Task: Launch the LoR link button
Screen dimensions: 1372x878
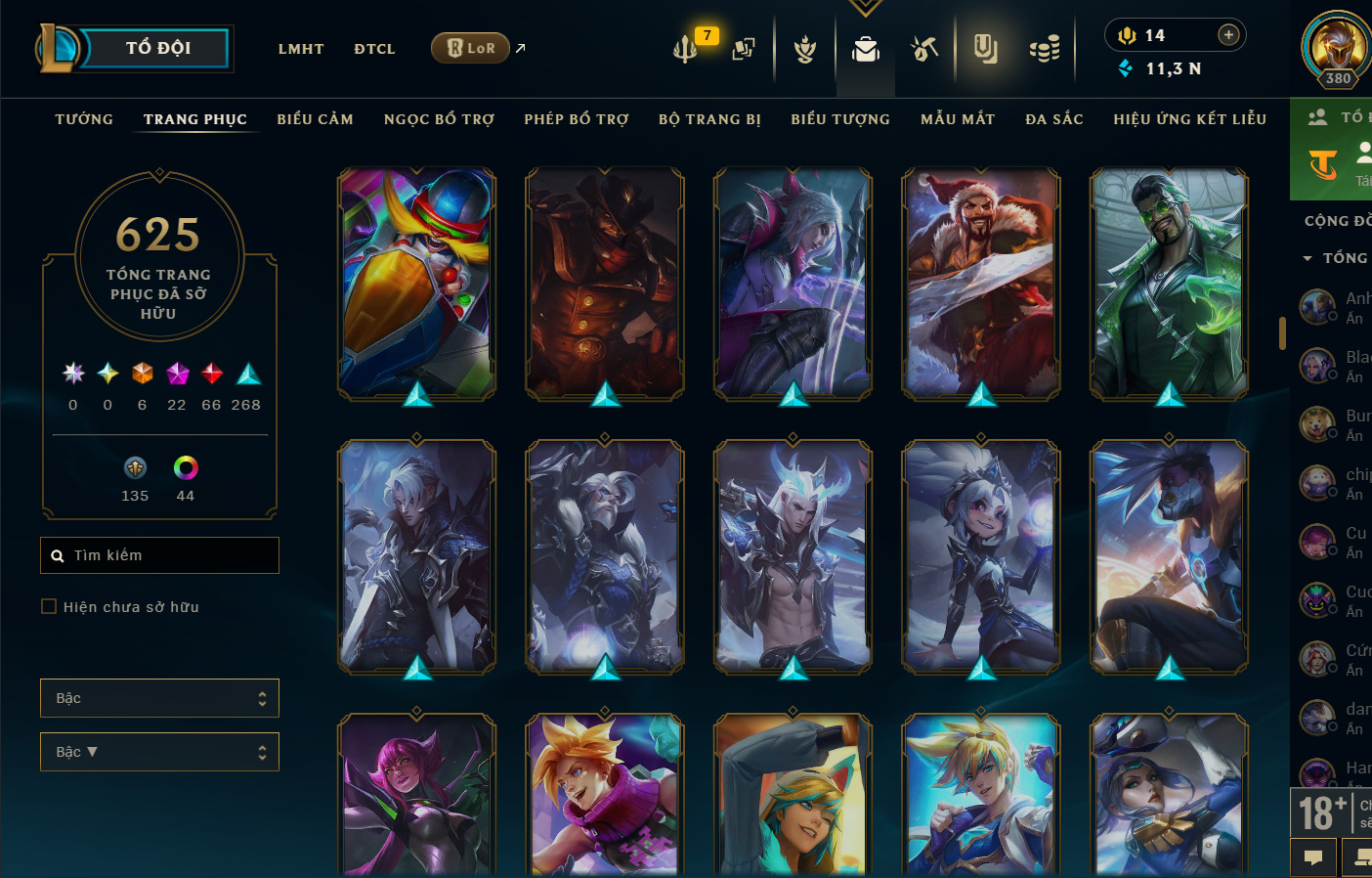Action: coord(471,48)
